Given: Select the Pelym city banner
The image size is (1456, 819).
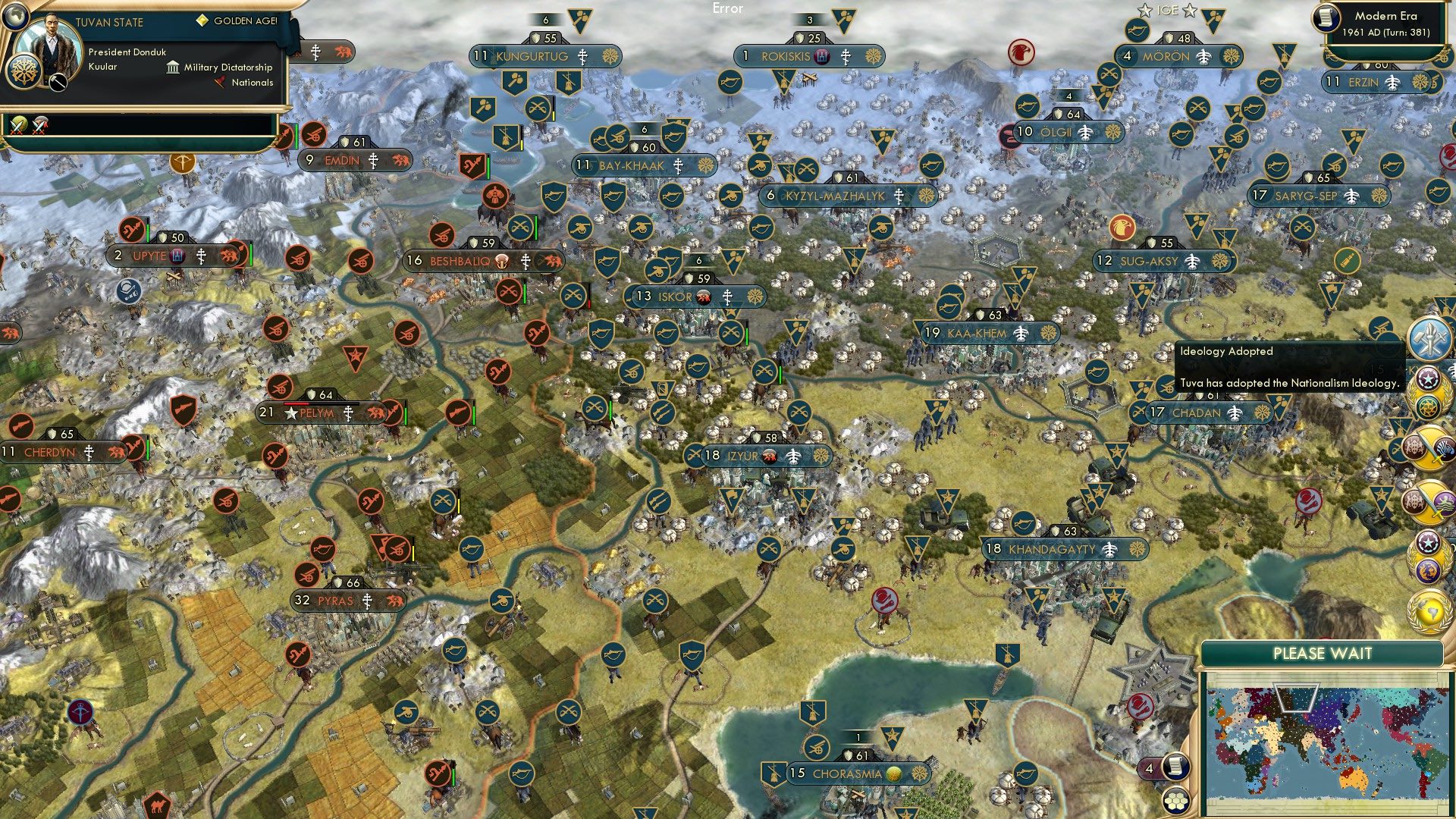Looking at the screenshot, I should click(319, 413).
